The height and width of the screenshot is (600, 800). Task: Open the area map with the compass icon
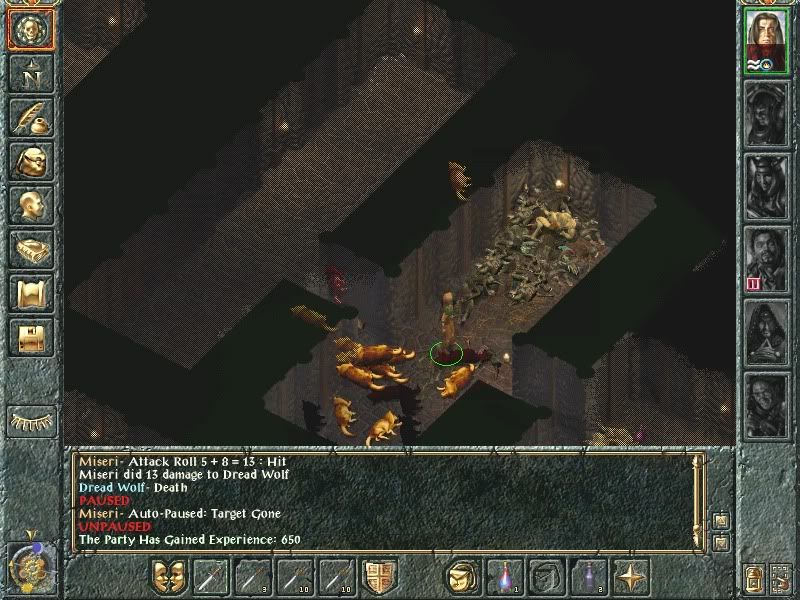[x=30, y=73]
